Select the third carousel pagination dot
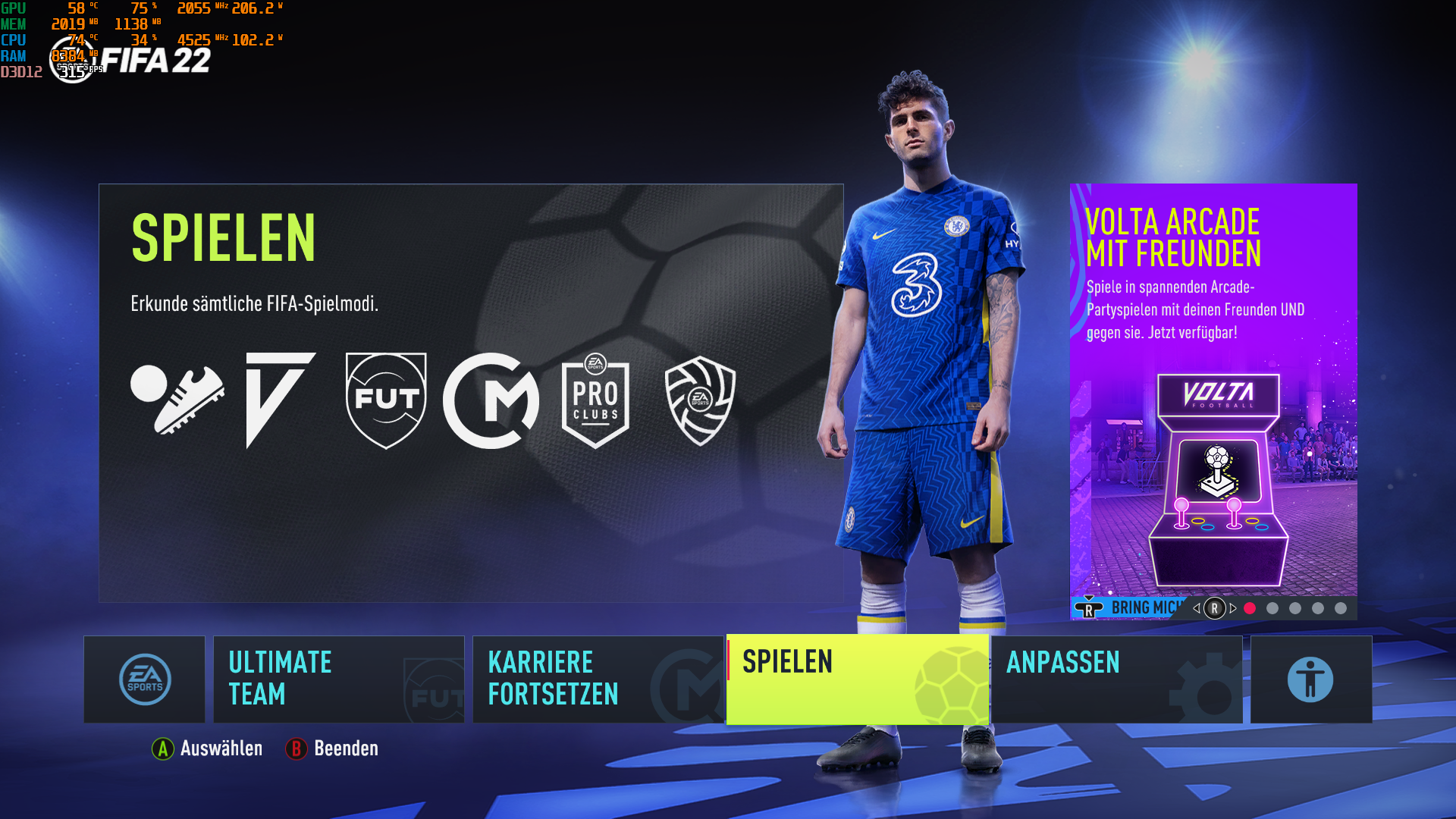 point(1294,608)
